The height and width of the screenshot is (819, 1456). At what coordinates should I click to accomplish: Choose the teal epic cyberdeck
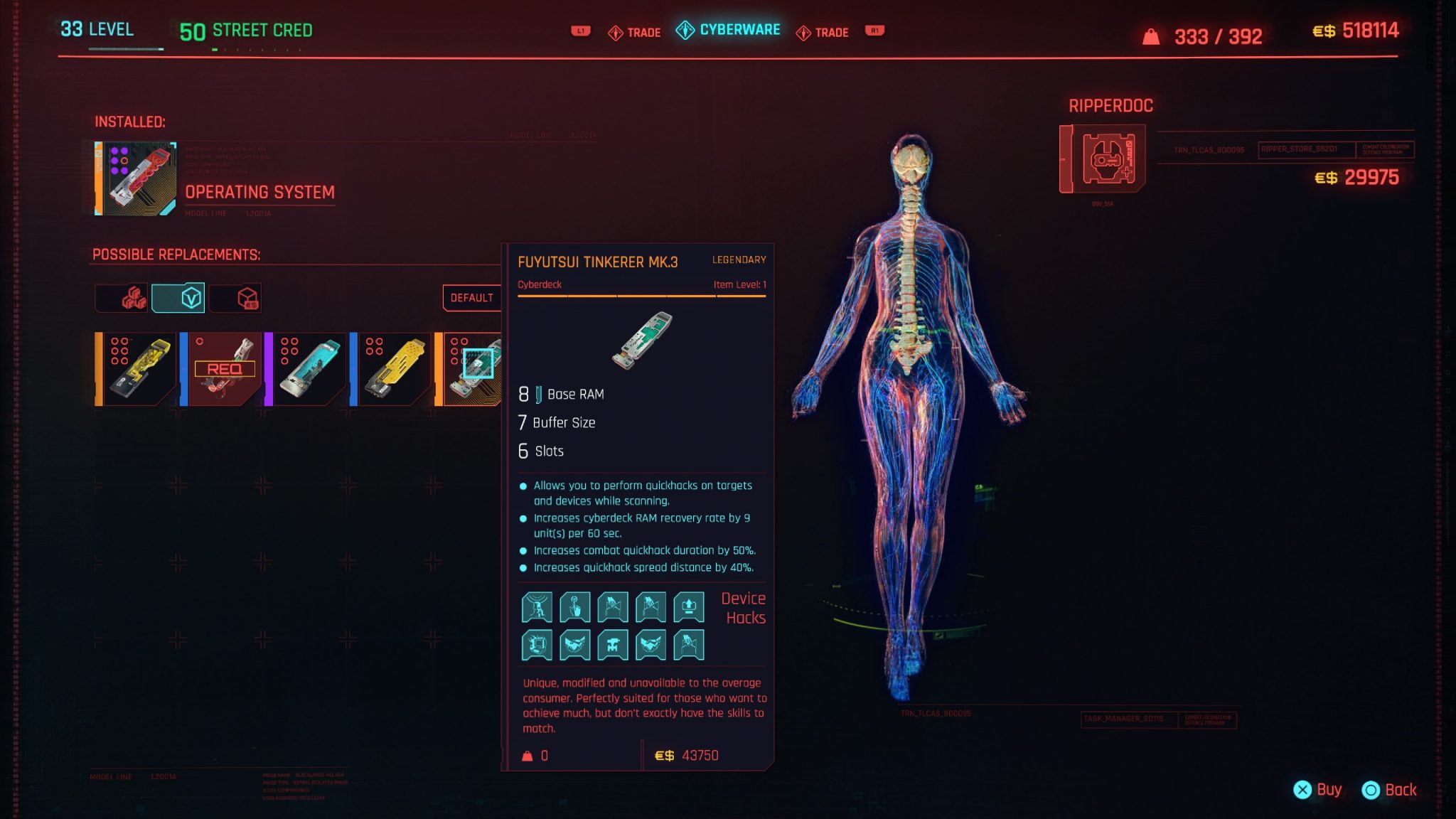pyautogui.click(x=306, y=369)
